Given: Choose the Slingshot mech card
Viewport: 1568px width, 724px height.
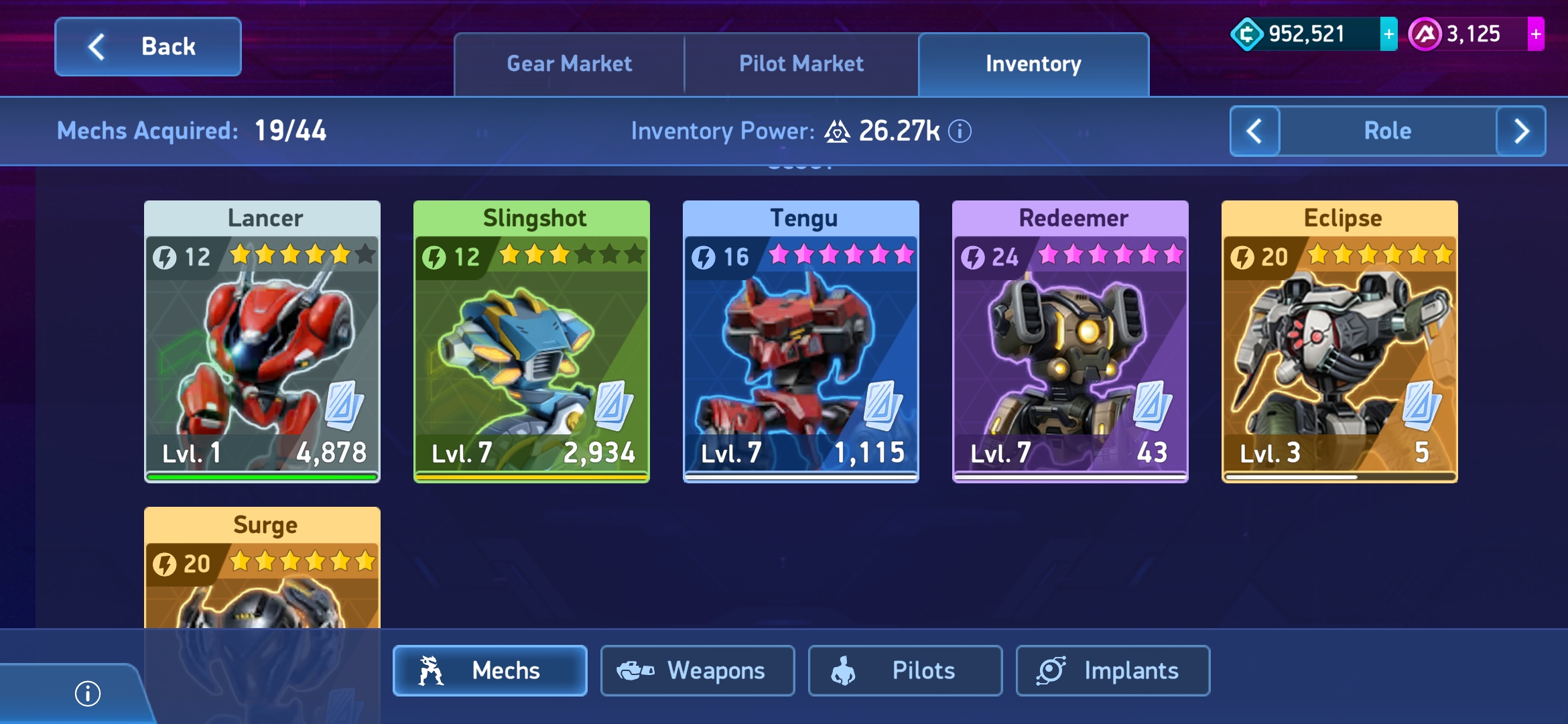Looking at the screenshot, I should (x=532, y=342).
